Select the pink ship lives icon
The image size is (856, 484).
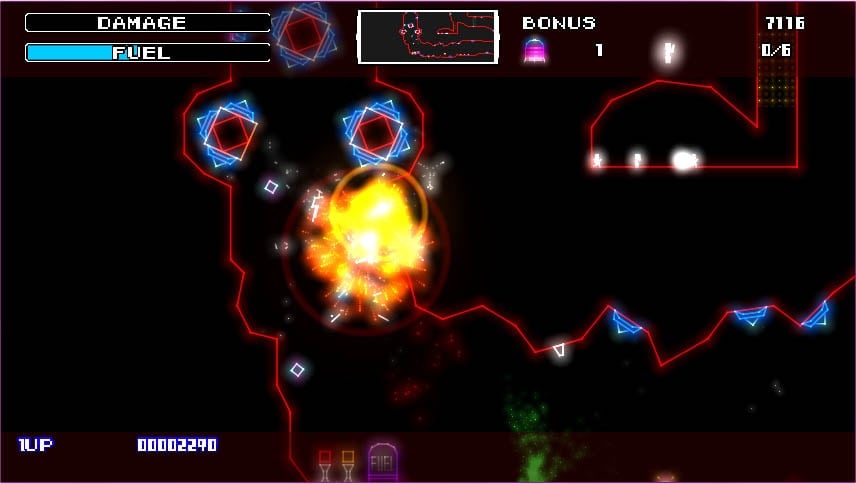pyautogui.click(x=535, y=50)
